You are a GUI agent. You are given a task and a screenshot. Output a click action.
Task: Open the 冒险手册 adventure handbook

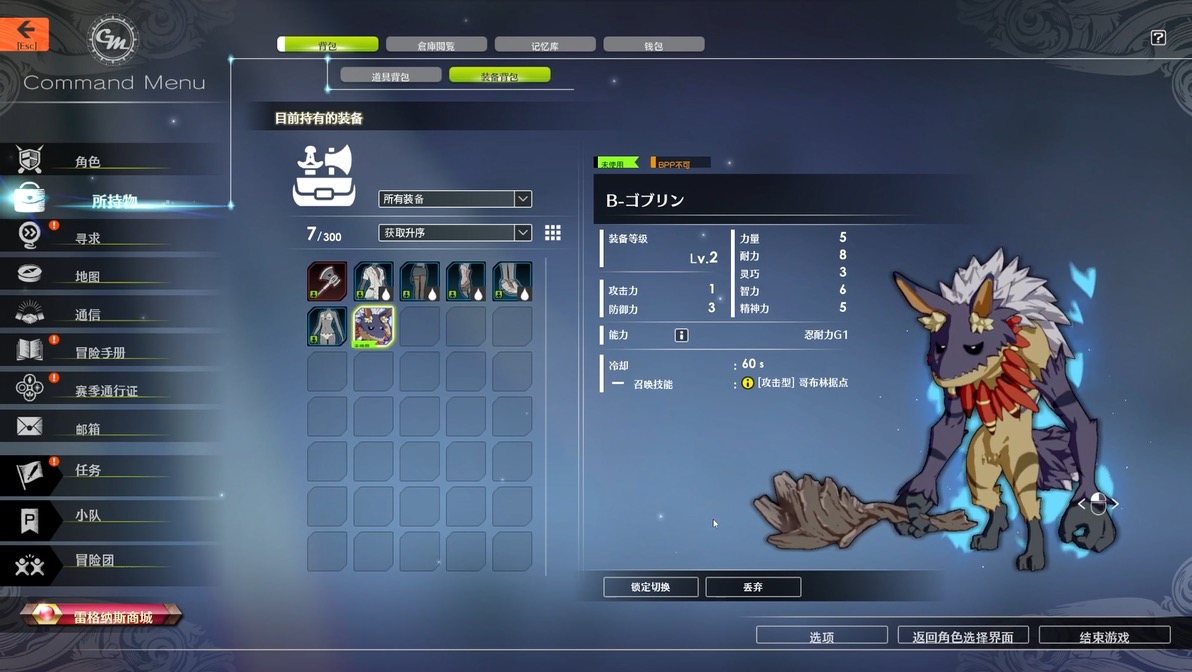[x=100, y=352]
